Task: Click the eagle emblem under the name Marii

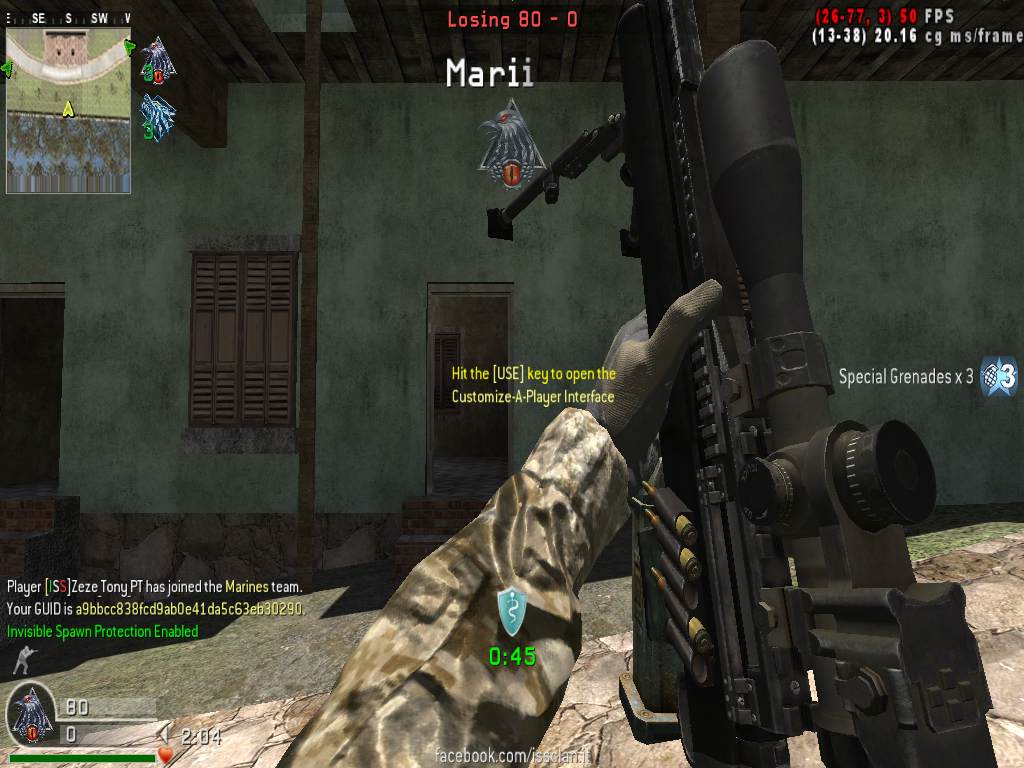Action: click(x=510, y=143)
